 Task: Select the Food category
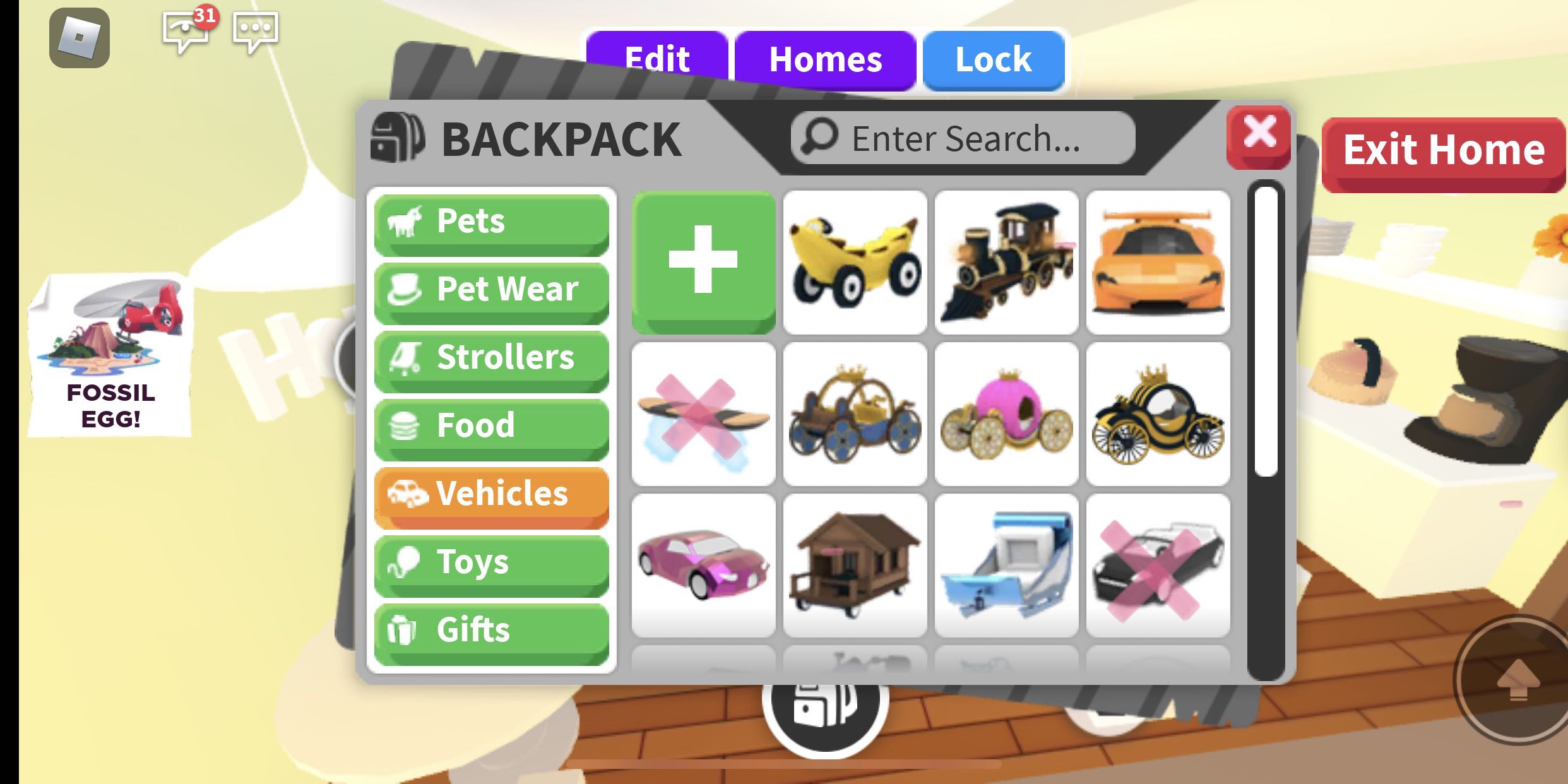click(490, 426)
